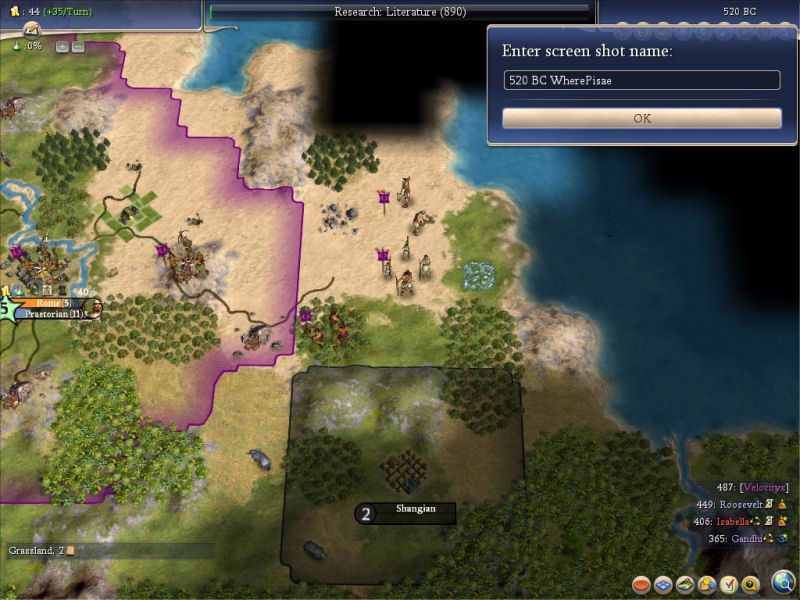The image size is (800, 600).
Task: Select Roosevelt in the scoreboard
Action: coord(742,504)
